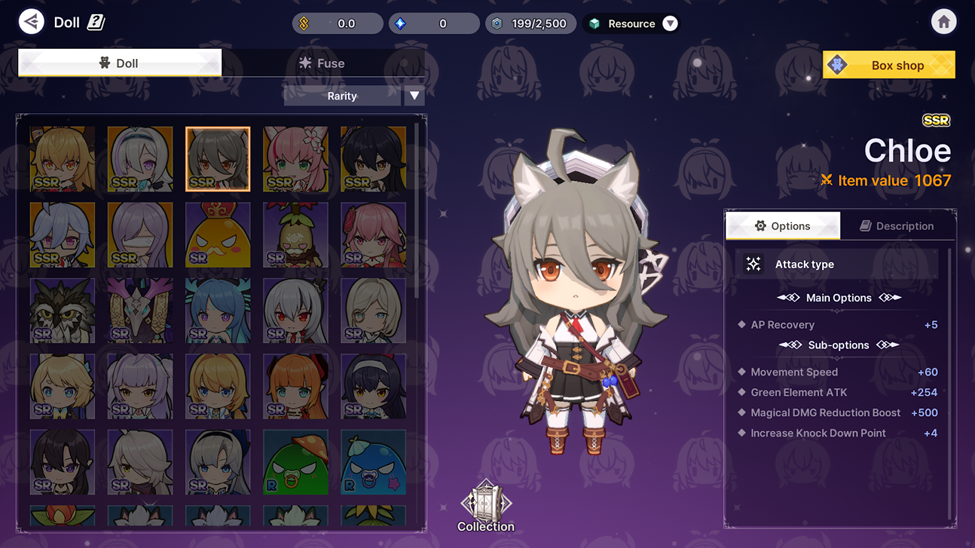Select the highlighted Chloe SSR doll
Viewport: 975px width, 548px height.
pyautogui.click(x=218, y=158)
